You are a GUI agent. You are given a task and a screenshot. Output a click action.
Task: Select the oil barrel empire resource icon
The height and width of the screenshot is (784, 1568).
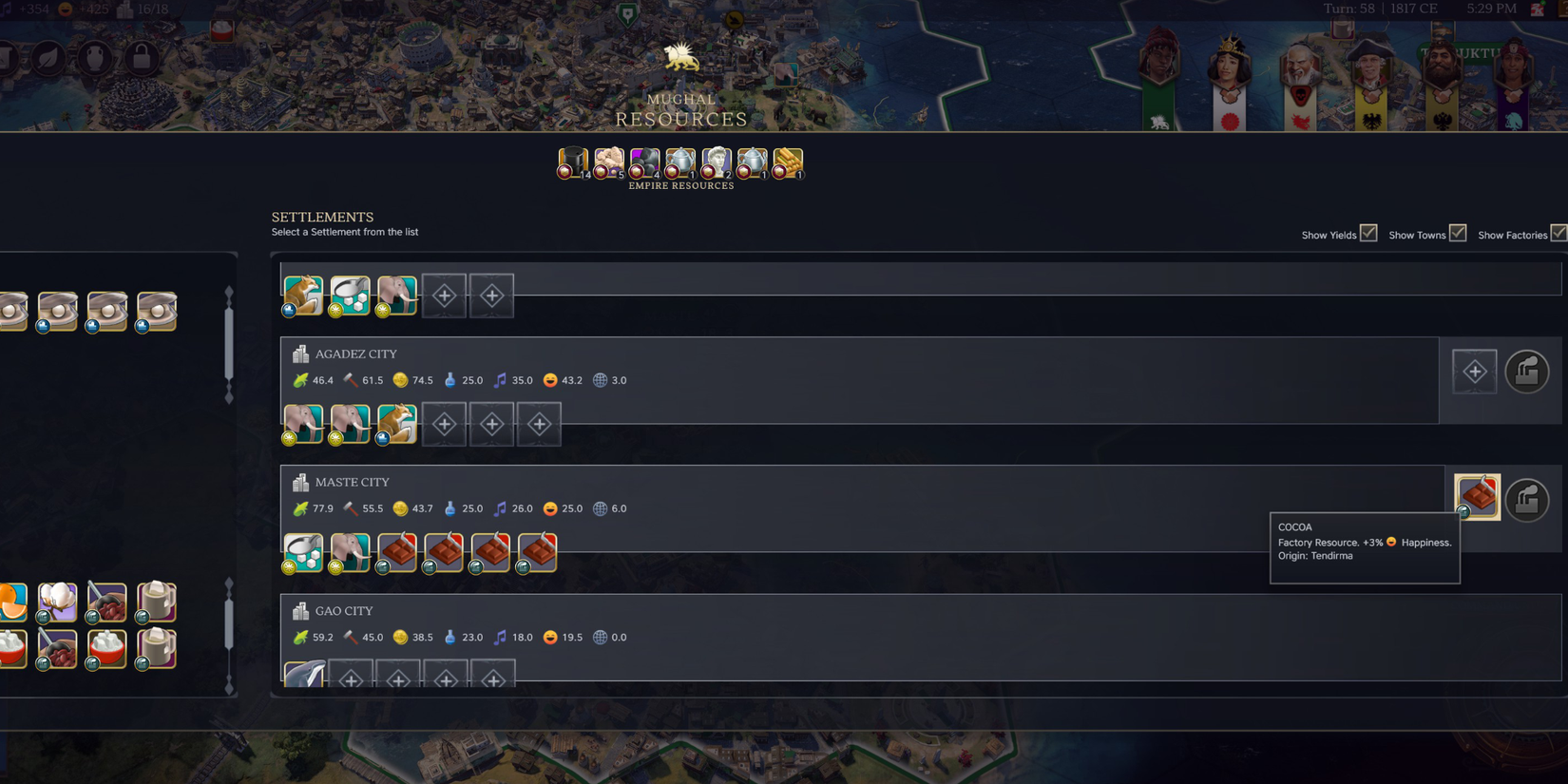pos(572,163)
